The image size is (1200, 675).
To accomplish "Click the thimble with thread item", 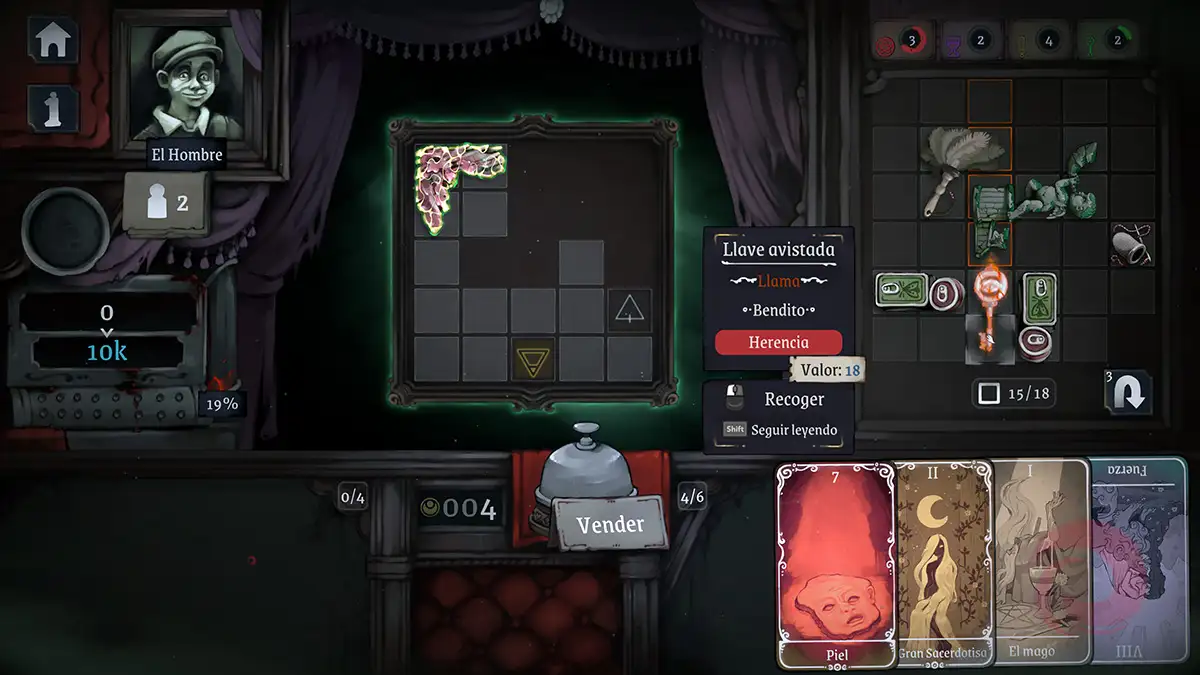I will (x=1132, y=244).
